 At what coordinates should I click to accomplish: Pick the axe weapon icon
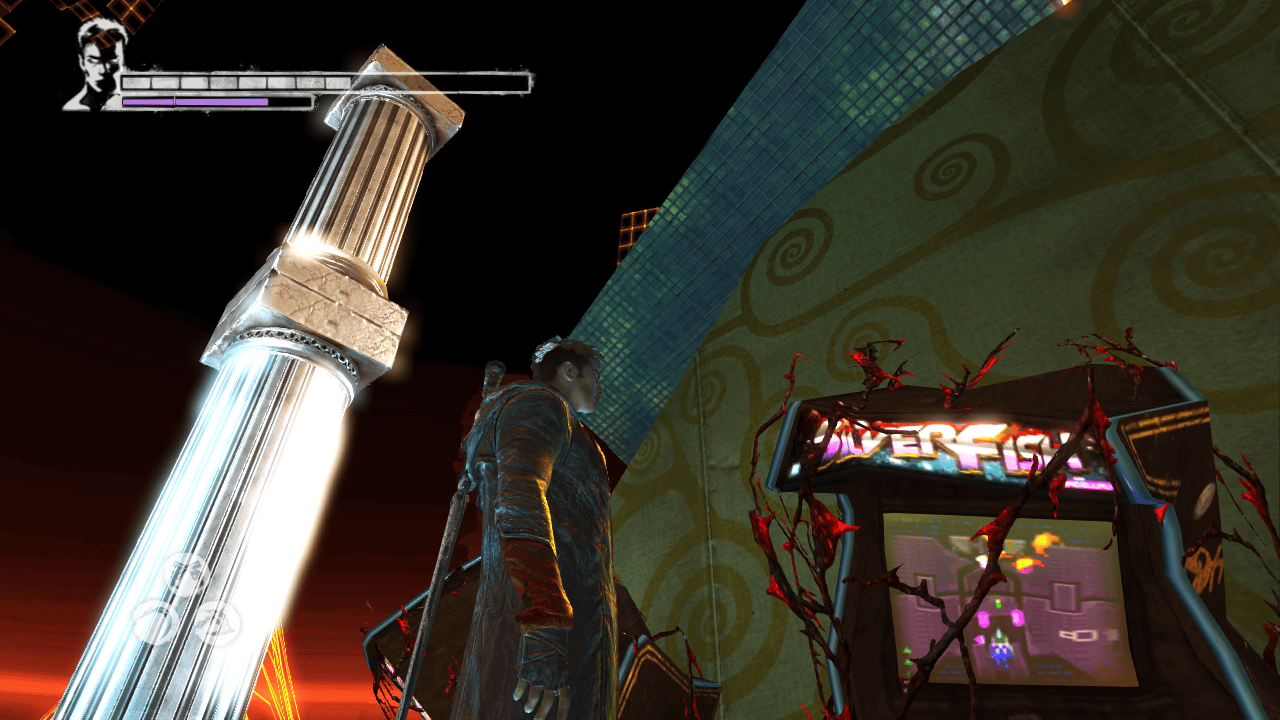(x=217, y=622)
